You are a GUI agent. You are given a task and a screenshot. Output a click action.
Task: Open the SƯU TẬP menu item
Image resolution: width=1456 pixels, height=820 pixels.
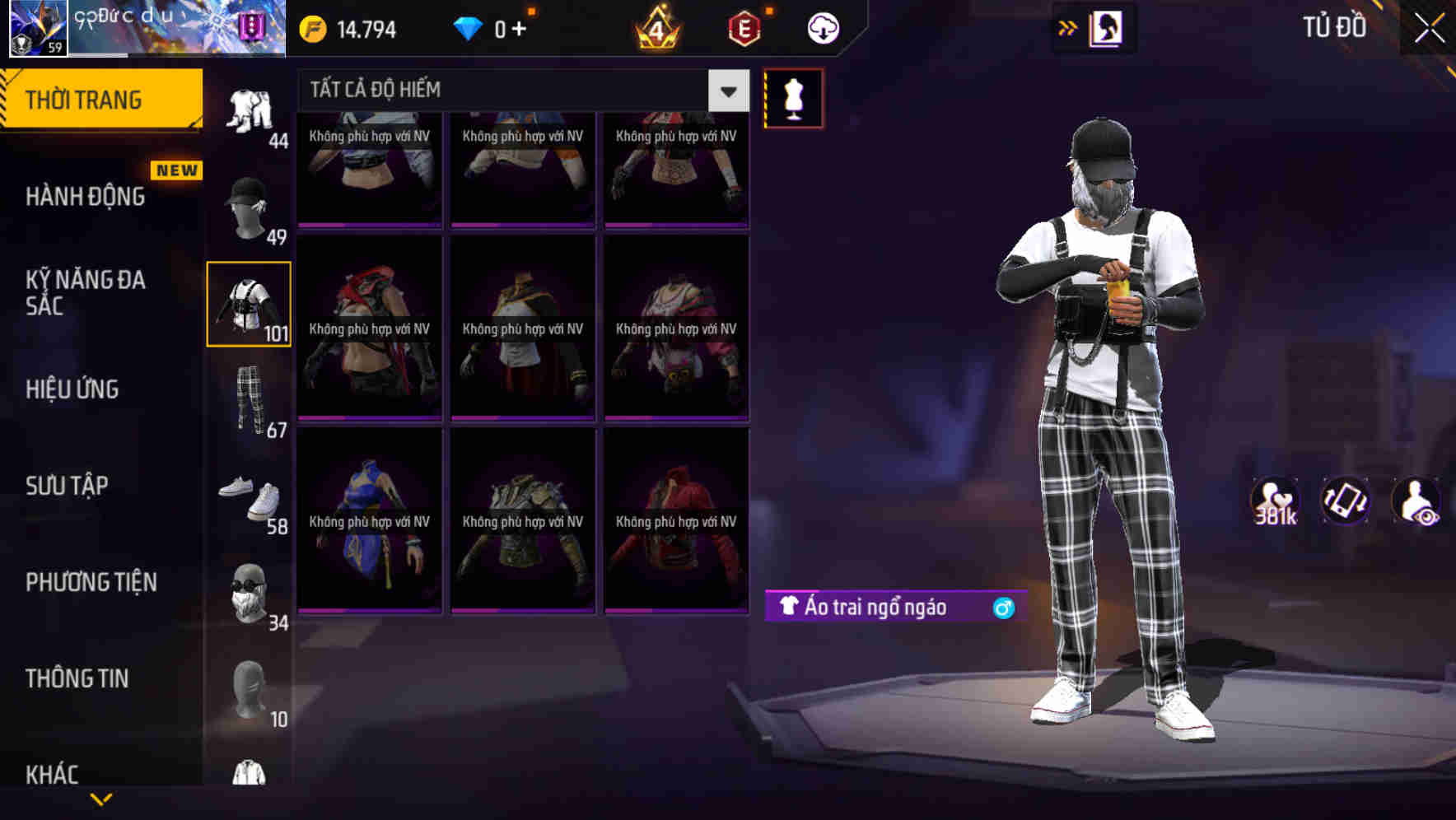pyautogui.click(x=68, y=486)
